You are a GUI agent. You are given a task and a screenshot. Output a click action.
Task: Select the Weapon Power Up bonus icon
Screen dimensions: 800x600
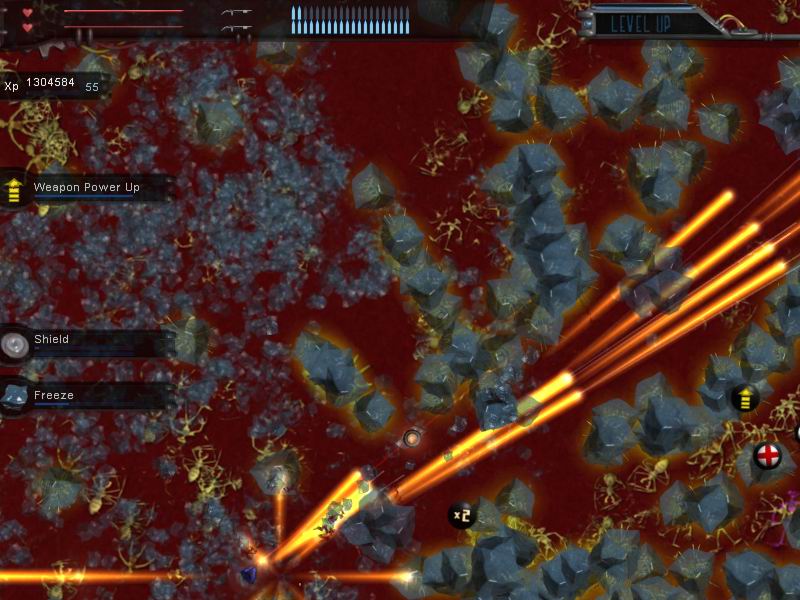[x=14, y=189]
